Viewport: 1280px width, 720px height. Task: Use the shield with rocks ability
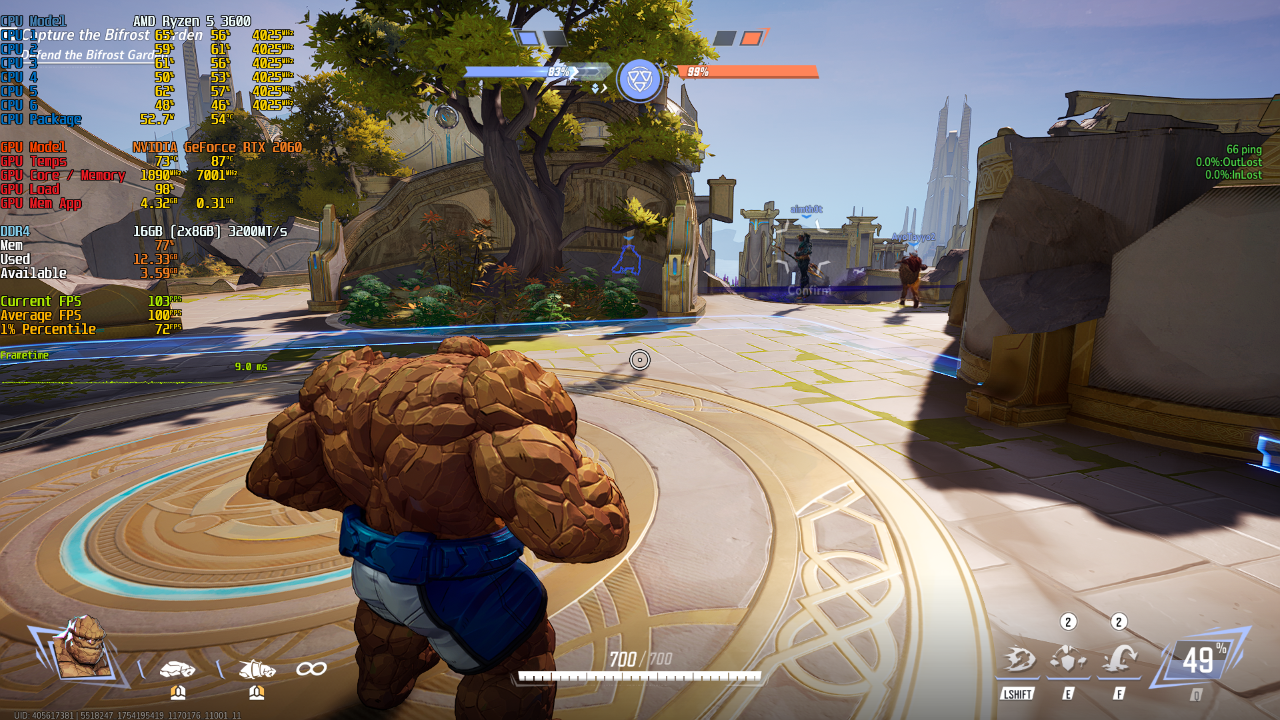click(x=1068, y=660)
